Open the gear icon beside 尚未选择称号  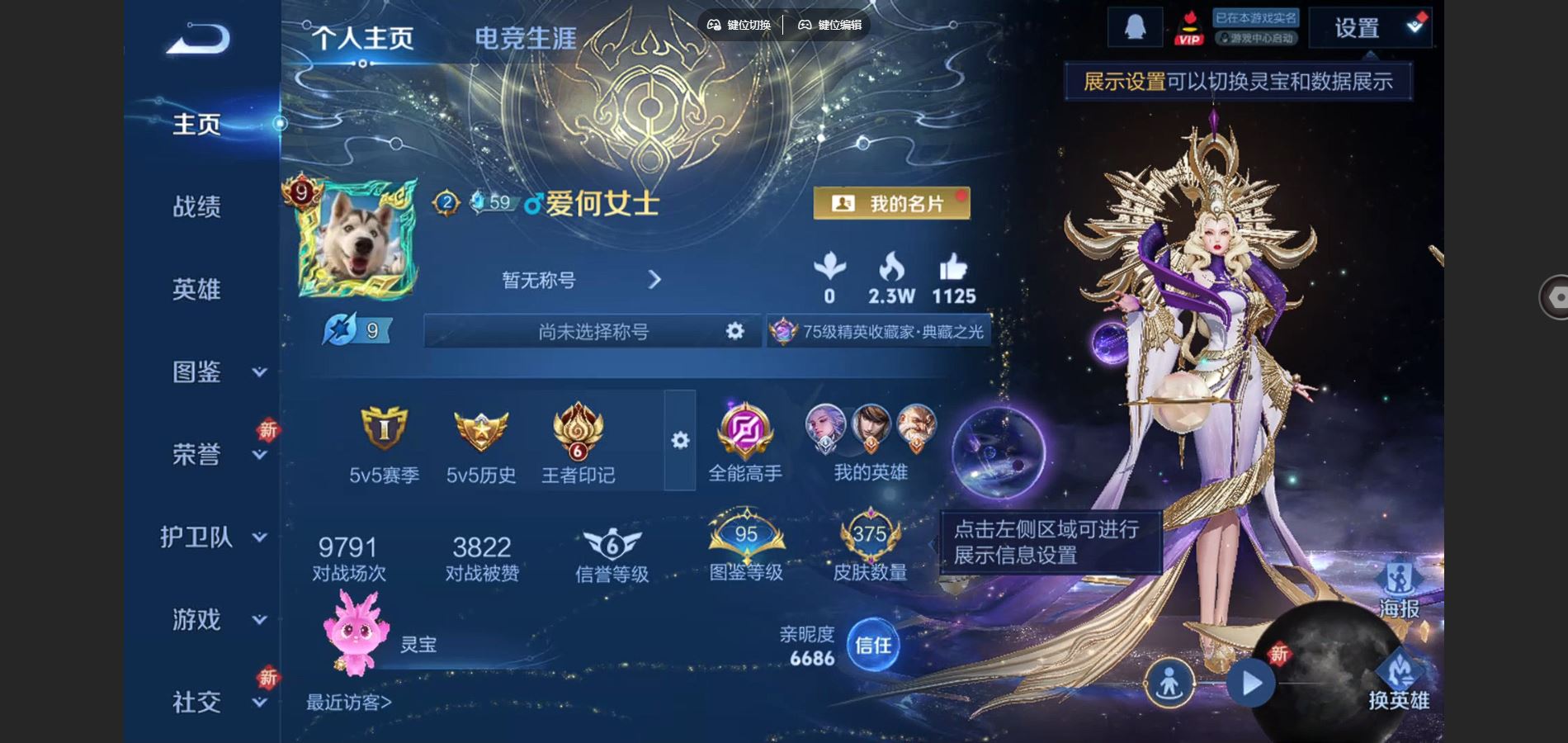click(733, 330)
